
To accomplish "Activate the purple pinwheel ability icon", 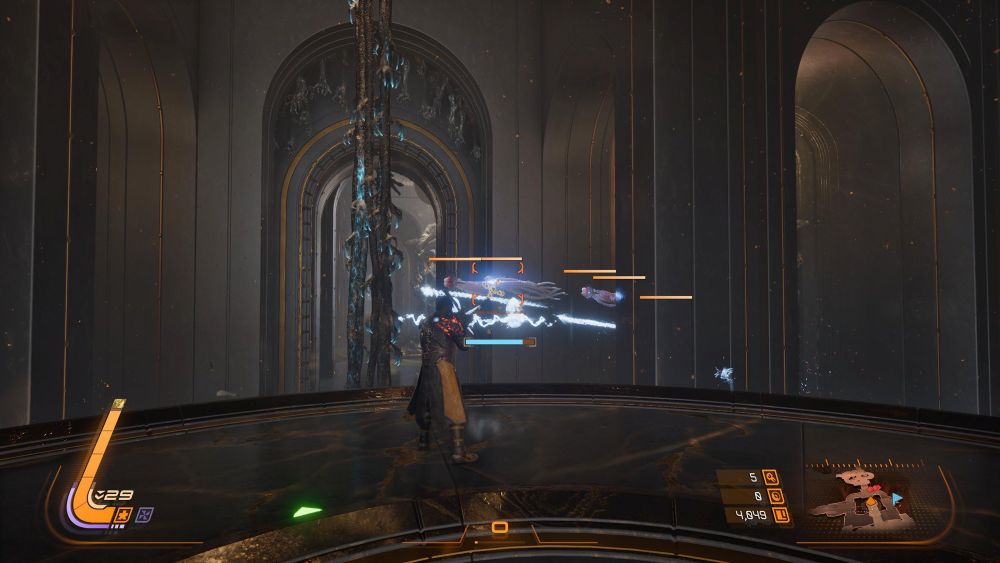I will pyautogui.click(x=146, y=514).
